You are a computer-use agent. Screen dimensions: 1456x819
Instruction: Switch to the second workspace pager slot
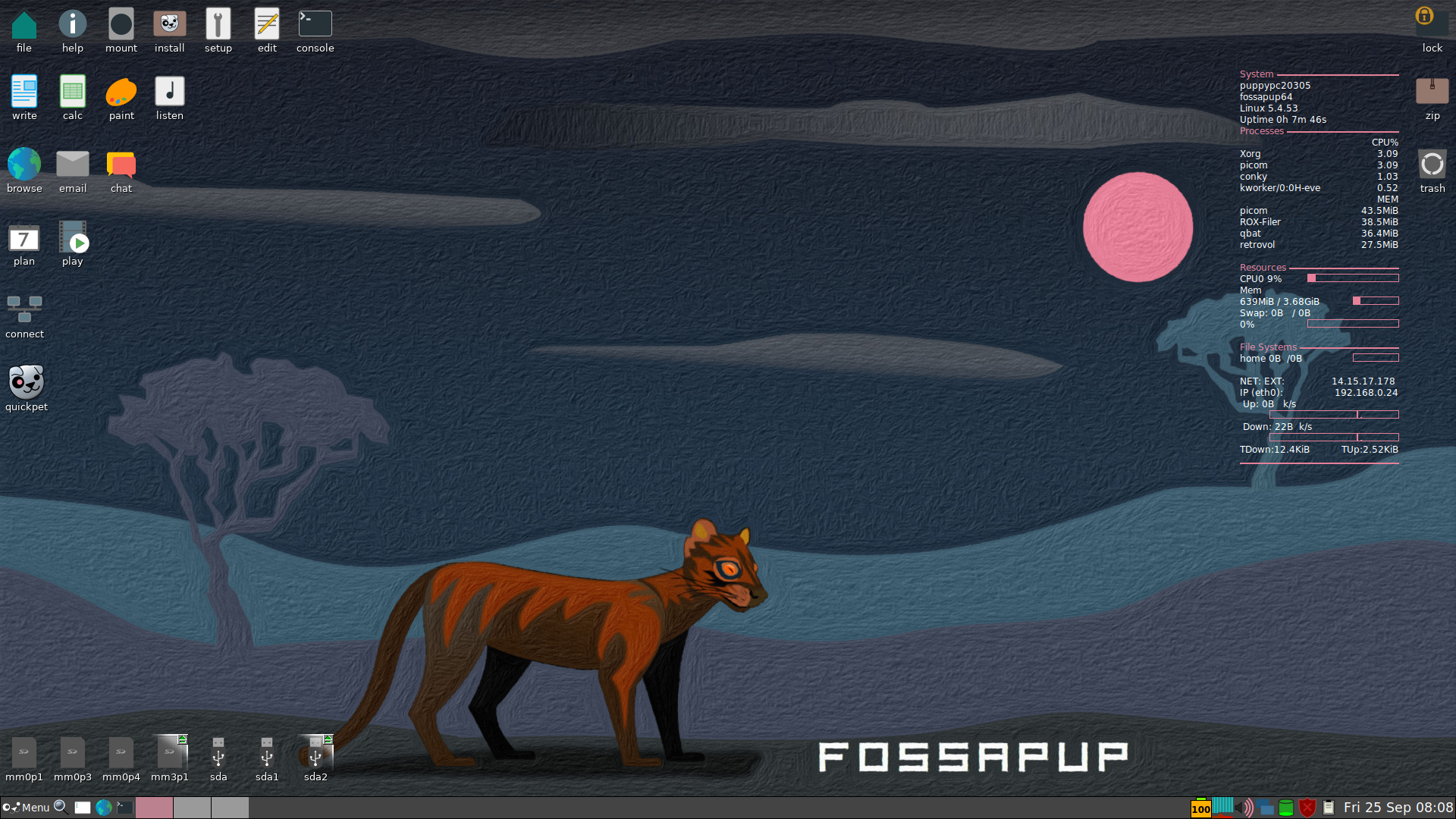193,808
